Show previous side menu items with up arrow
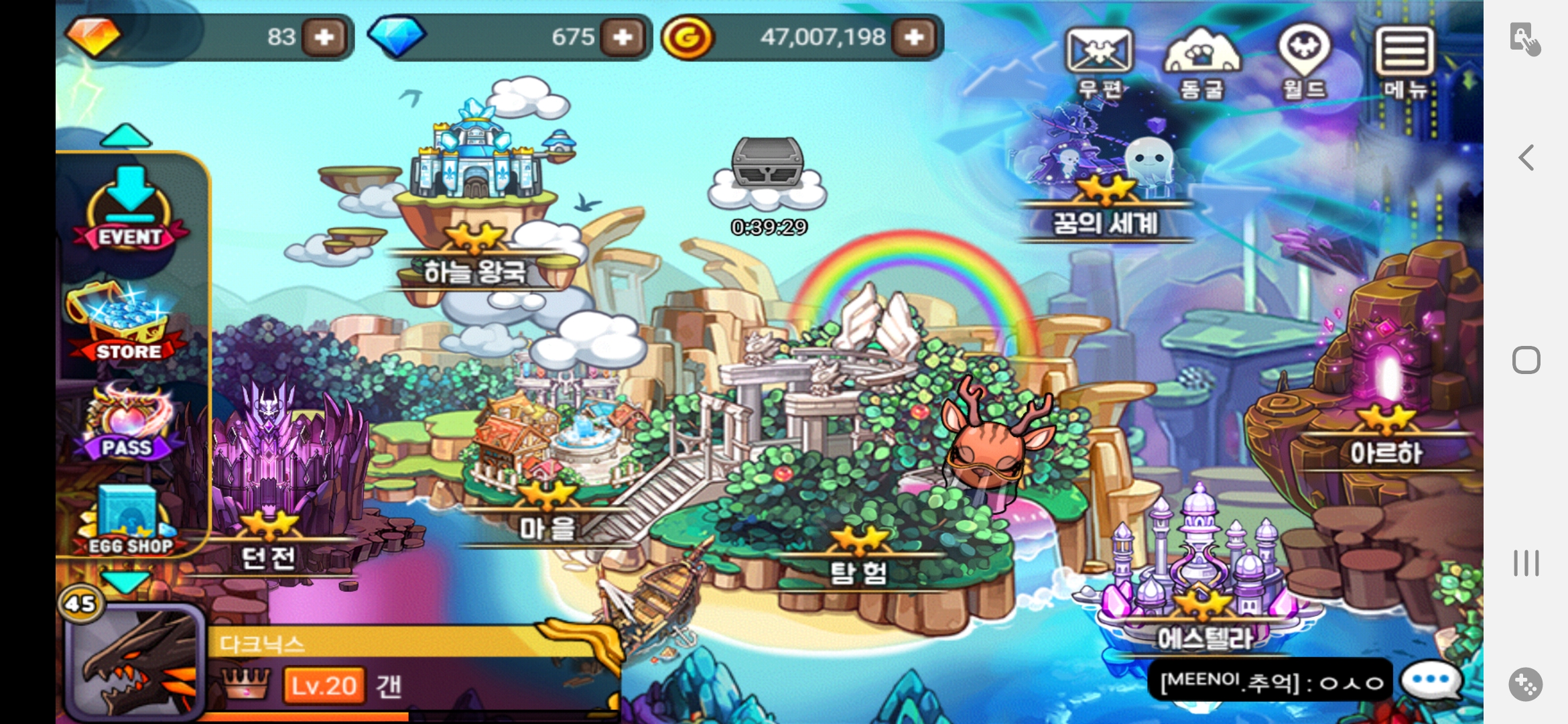 (126, 136)
